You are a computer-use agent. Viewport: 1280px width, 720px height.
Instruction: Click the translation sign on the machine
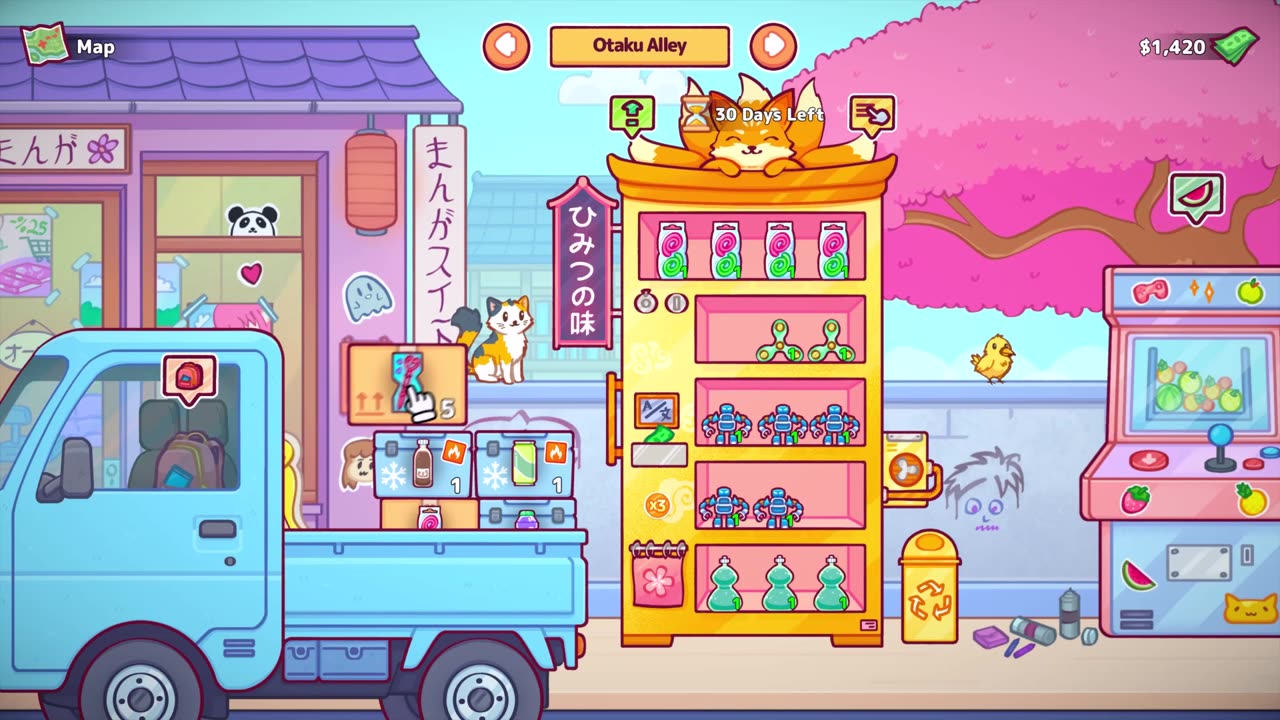pyautogui.click(x=657, y=409)
